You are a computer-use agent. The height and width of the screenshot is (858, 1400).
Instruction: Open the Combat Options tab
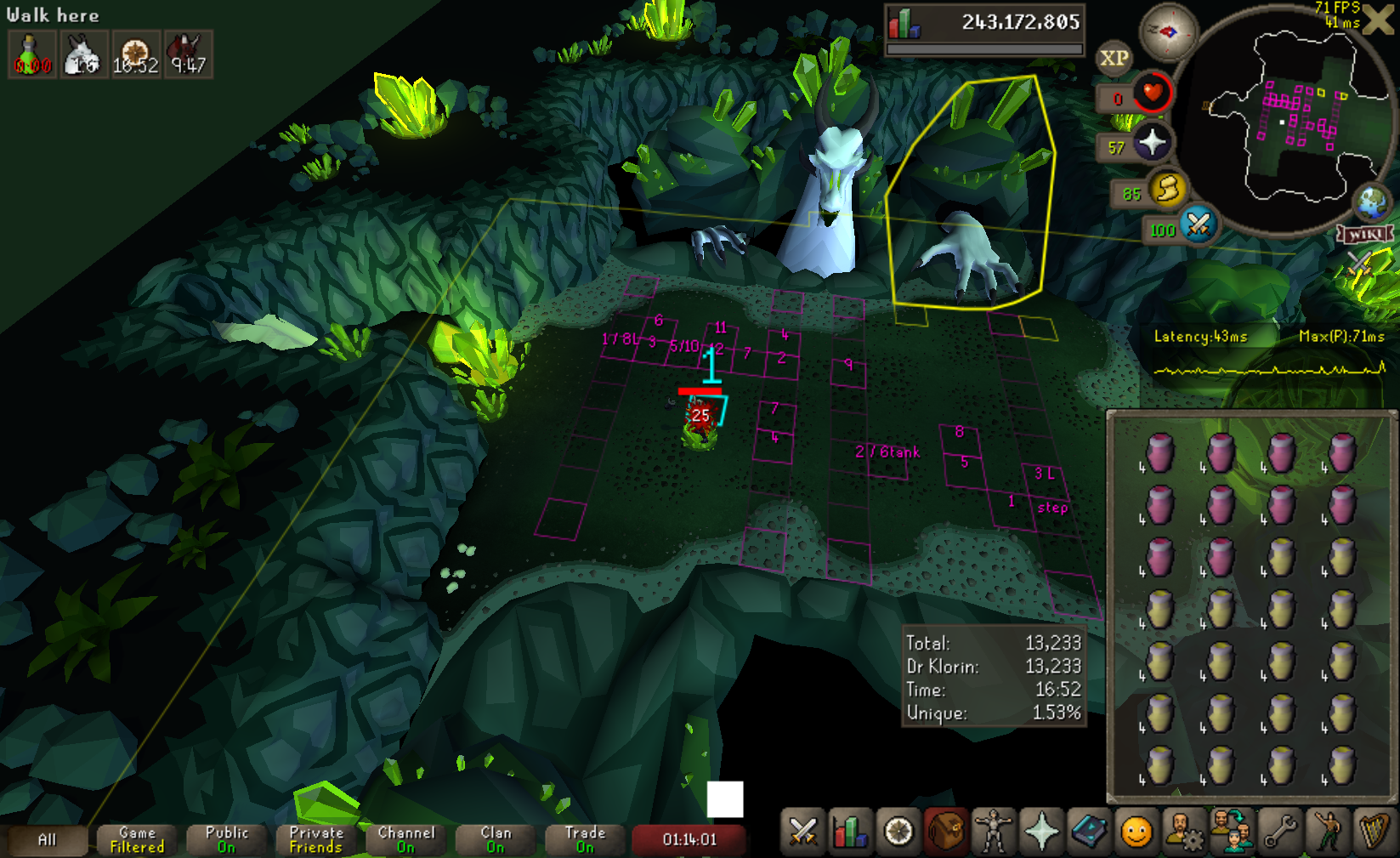(802, 832)
